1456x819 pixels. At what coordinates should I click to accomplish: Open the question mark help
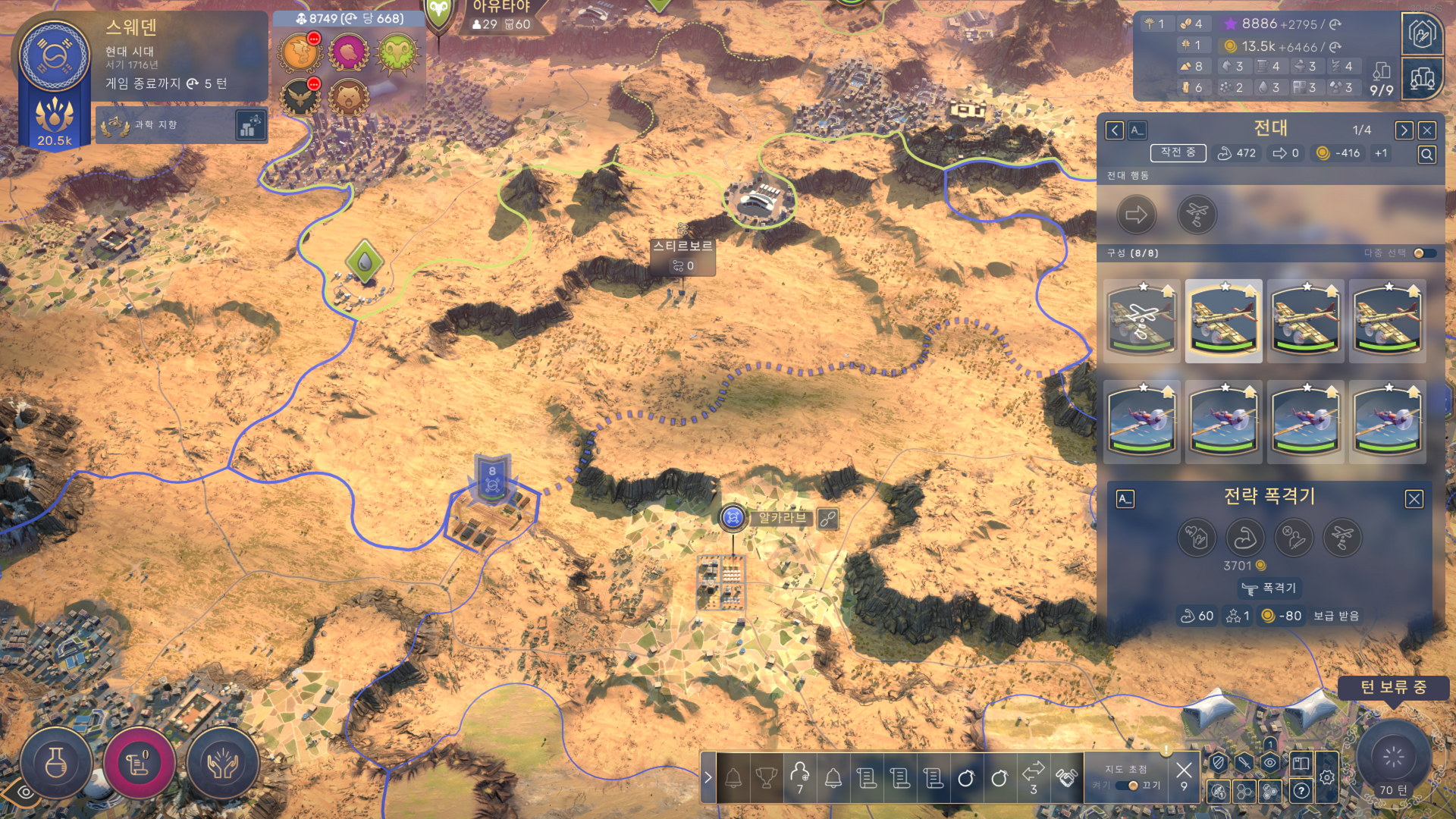click(x=1301, y=791)
